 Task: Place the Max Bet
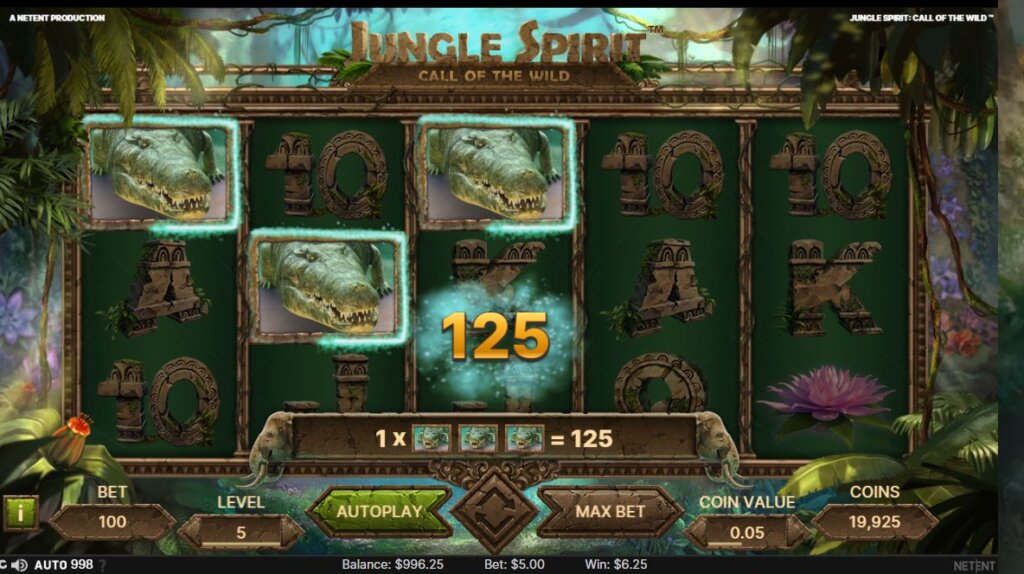click(x=610, y=511)
